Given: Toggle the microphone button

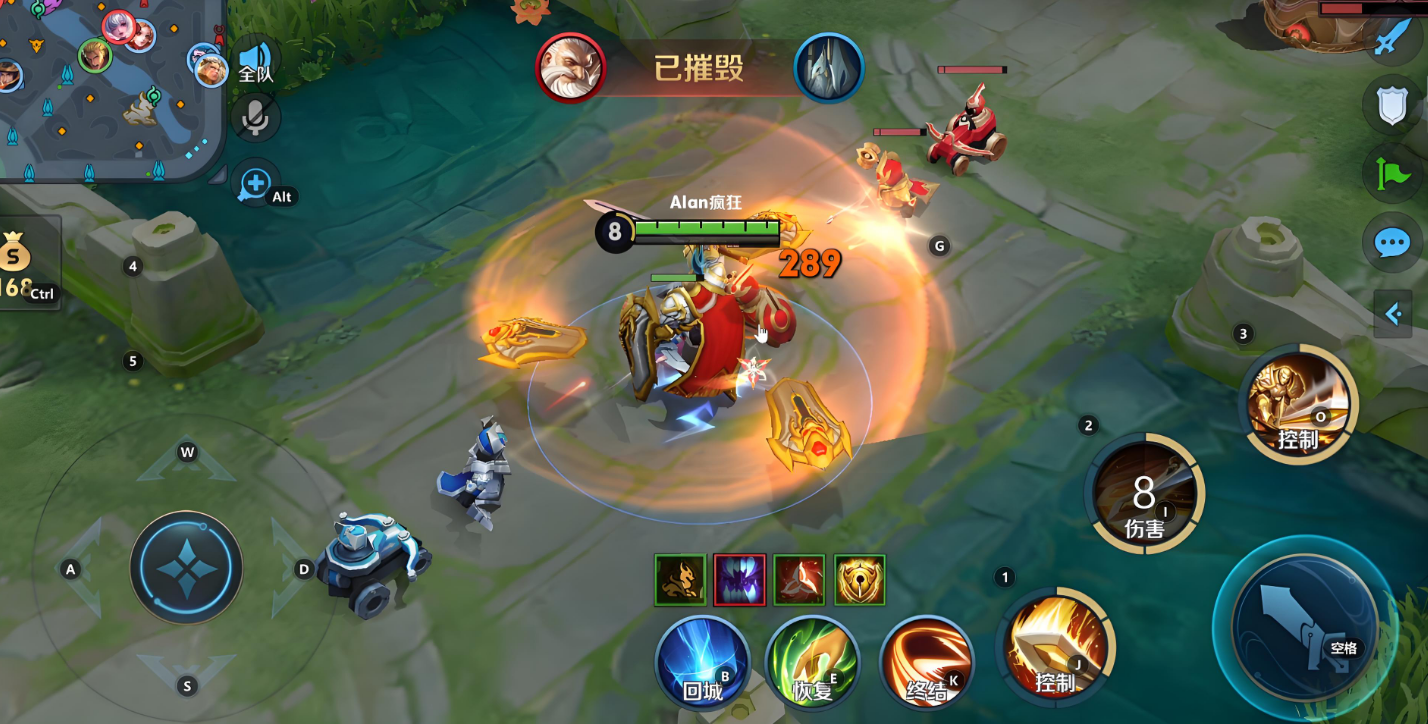Looking at the screenshot, I should (x=256, y=118).
